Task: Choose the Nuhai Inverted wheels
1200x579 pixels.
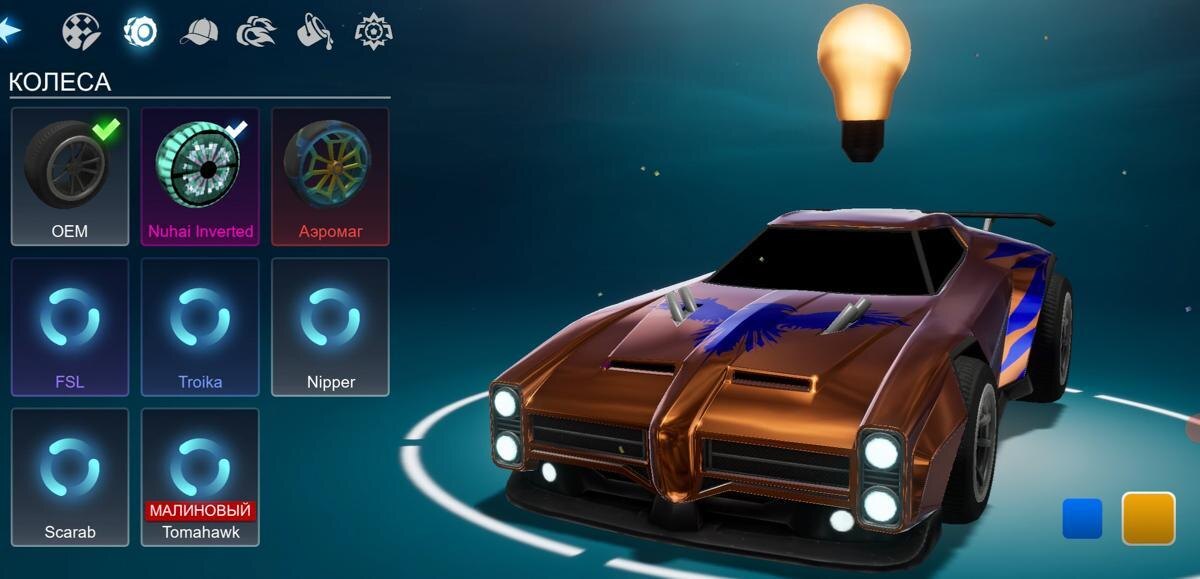Action: coord(200,176)
